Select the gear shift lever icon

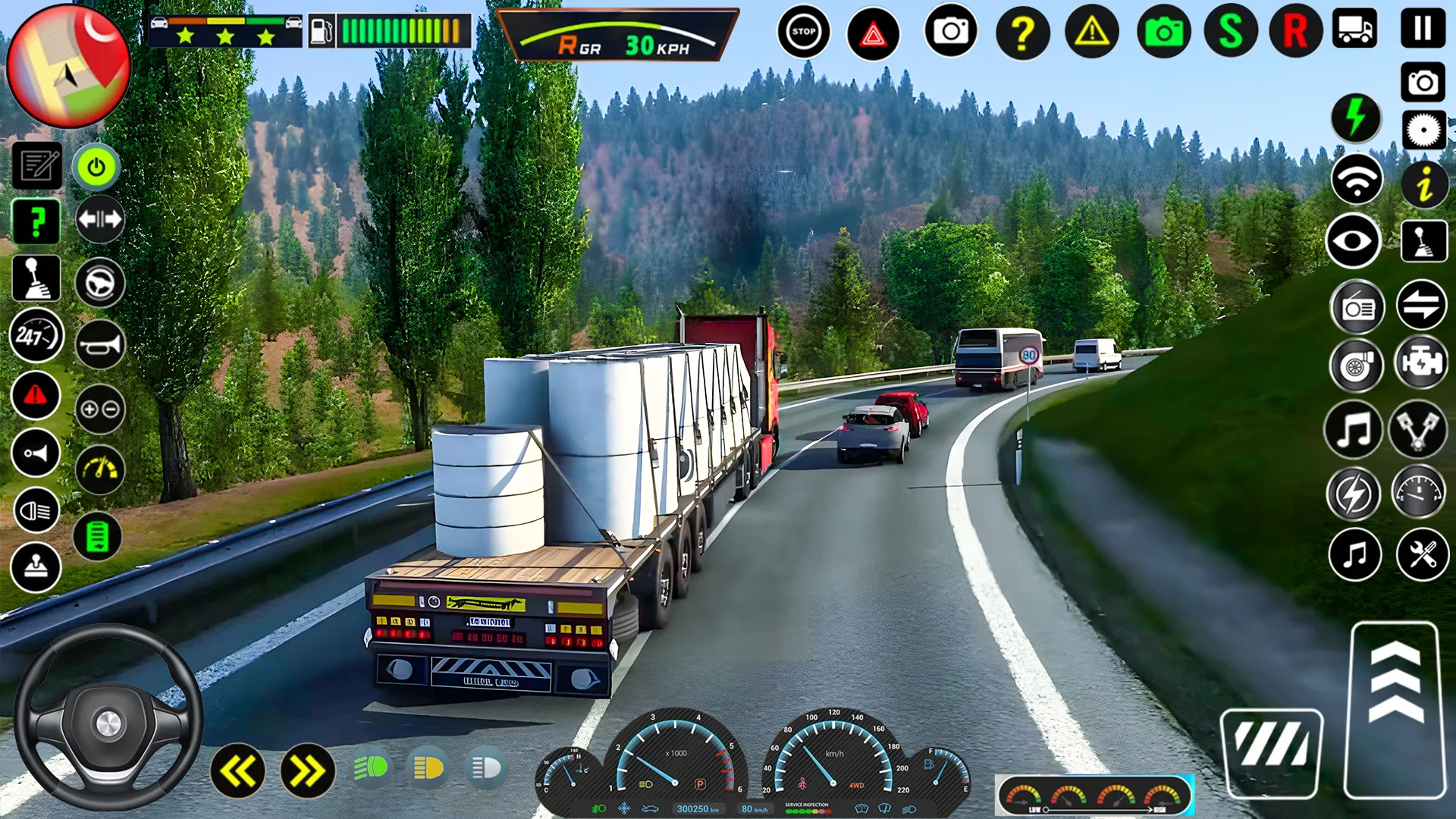36,278
